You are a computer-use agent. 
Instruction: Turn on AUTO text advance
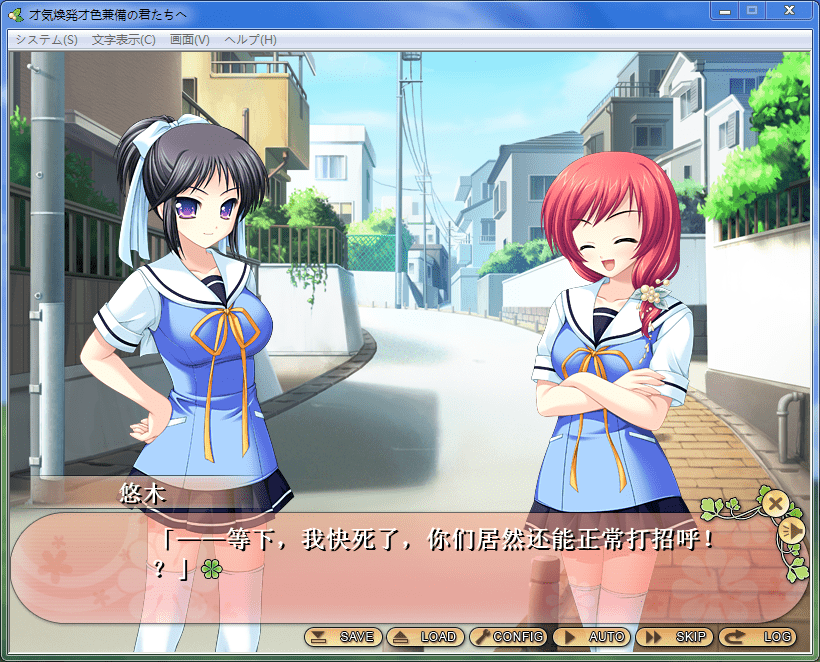[590, 637]
